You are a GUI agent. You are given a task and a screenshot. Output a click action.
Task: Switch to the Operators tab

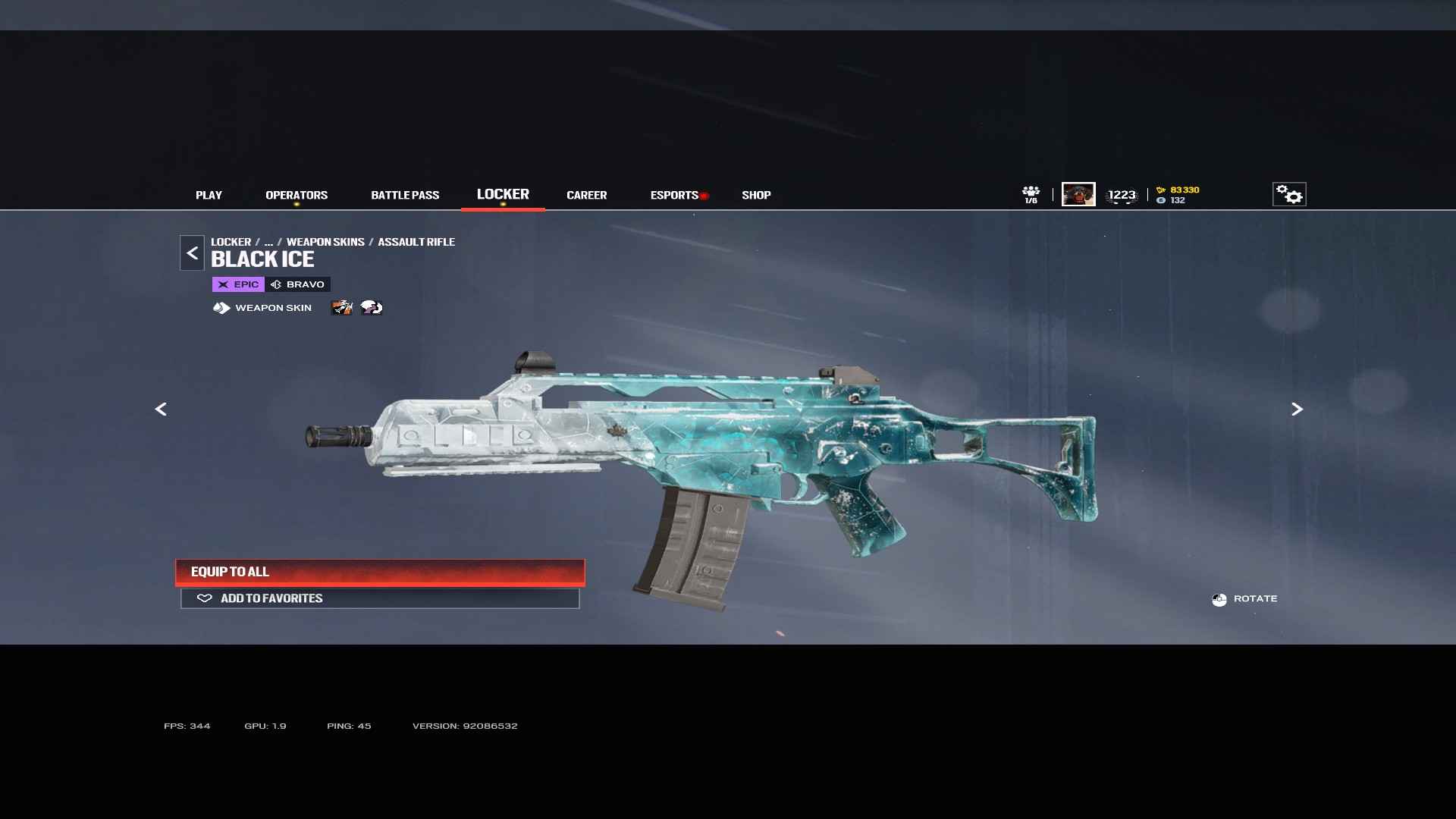click(297, 195)
